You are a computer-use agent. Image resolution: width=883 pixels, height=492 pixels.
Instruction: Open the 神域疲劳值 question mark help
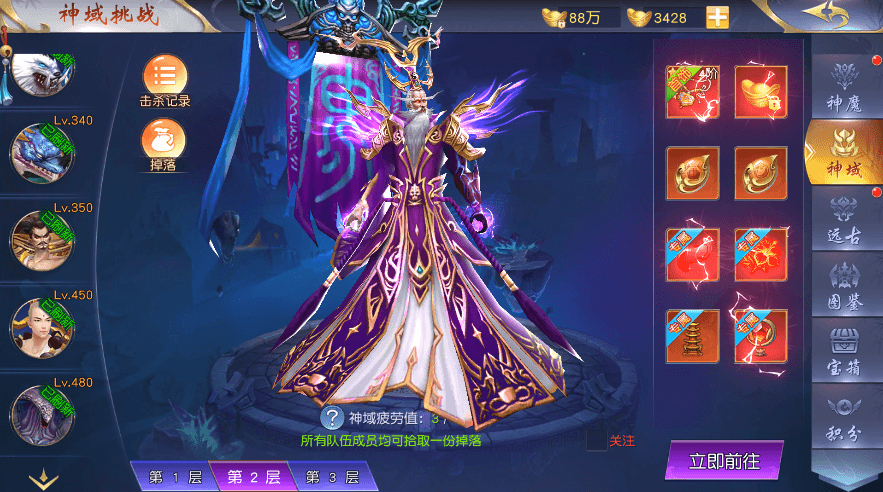(x=332, y=418)
